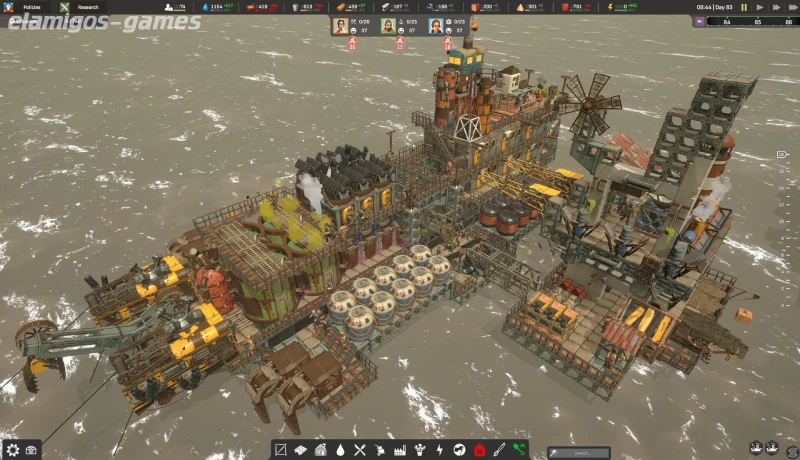Select the paintbrush tool

[x=499, y=450]
